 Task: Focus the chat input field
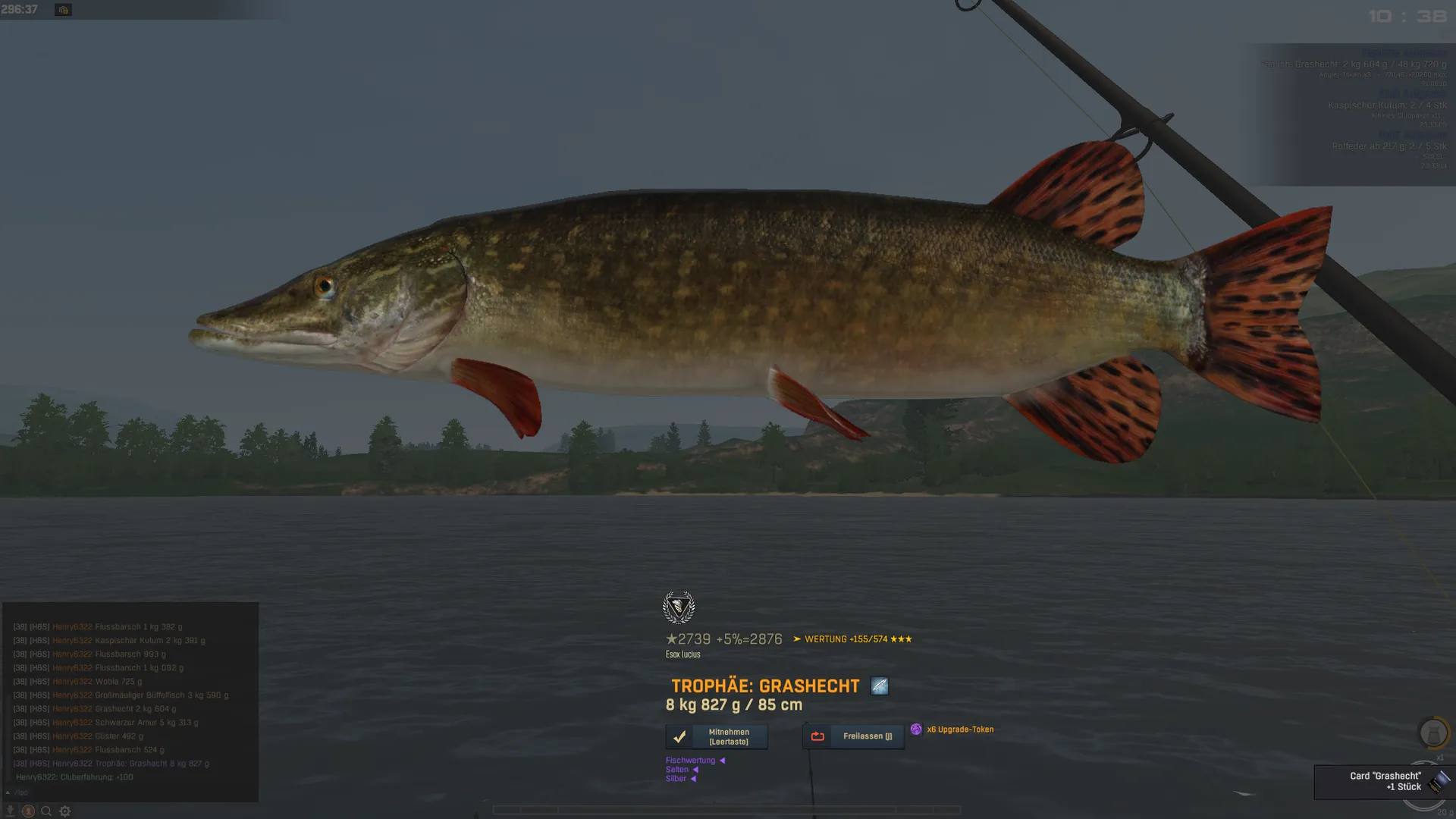tap(129, 792)
